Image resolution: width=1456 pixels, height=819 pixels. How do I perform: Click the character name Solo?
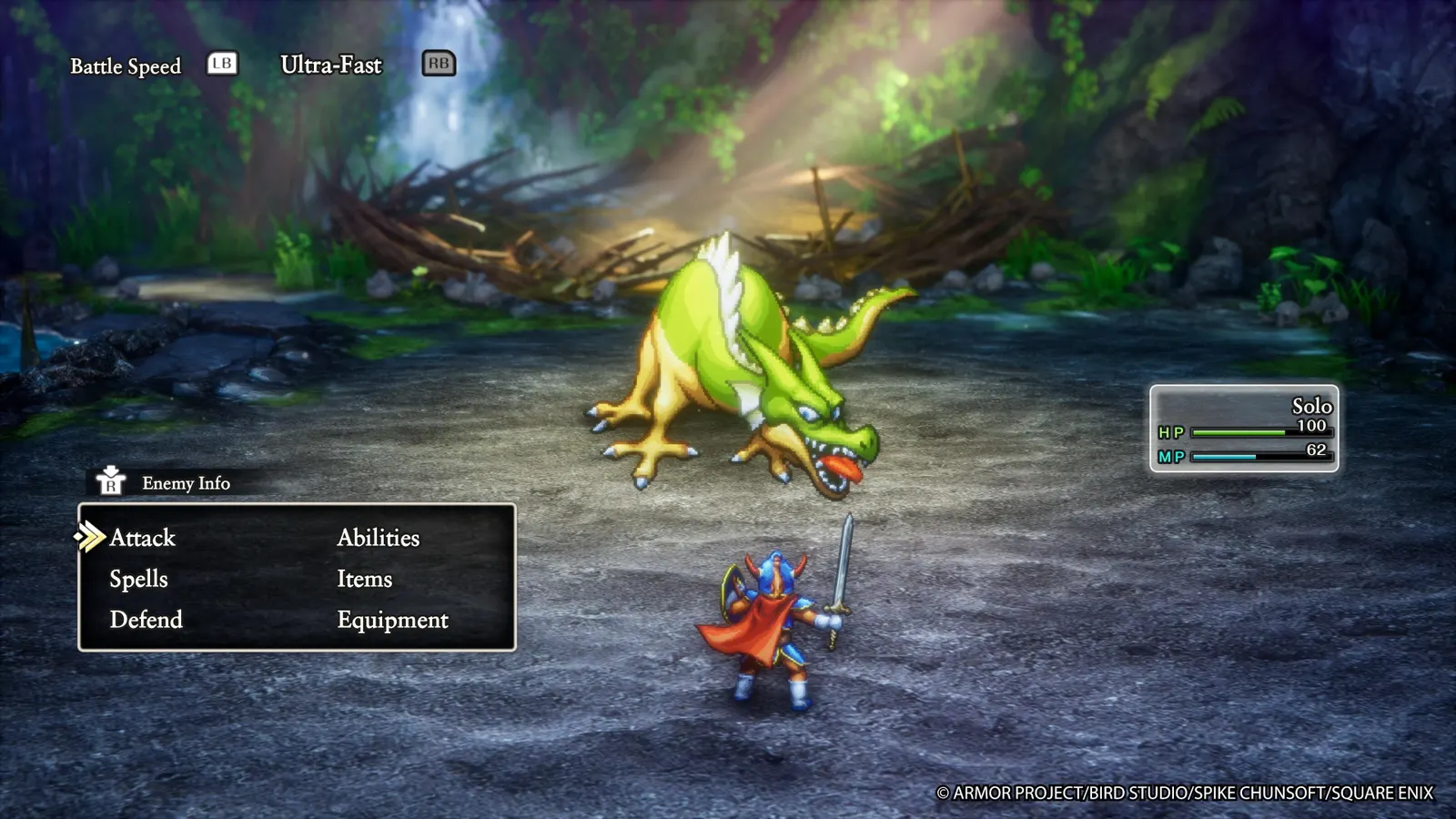pyautogui.click(x=1311, y=407)
